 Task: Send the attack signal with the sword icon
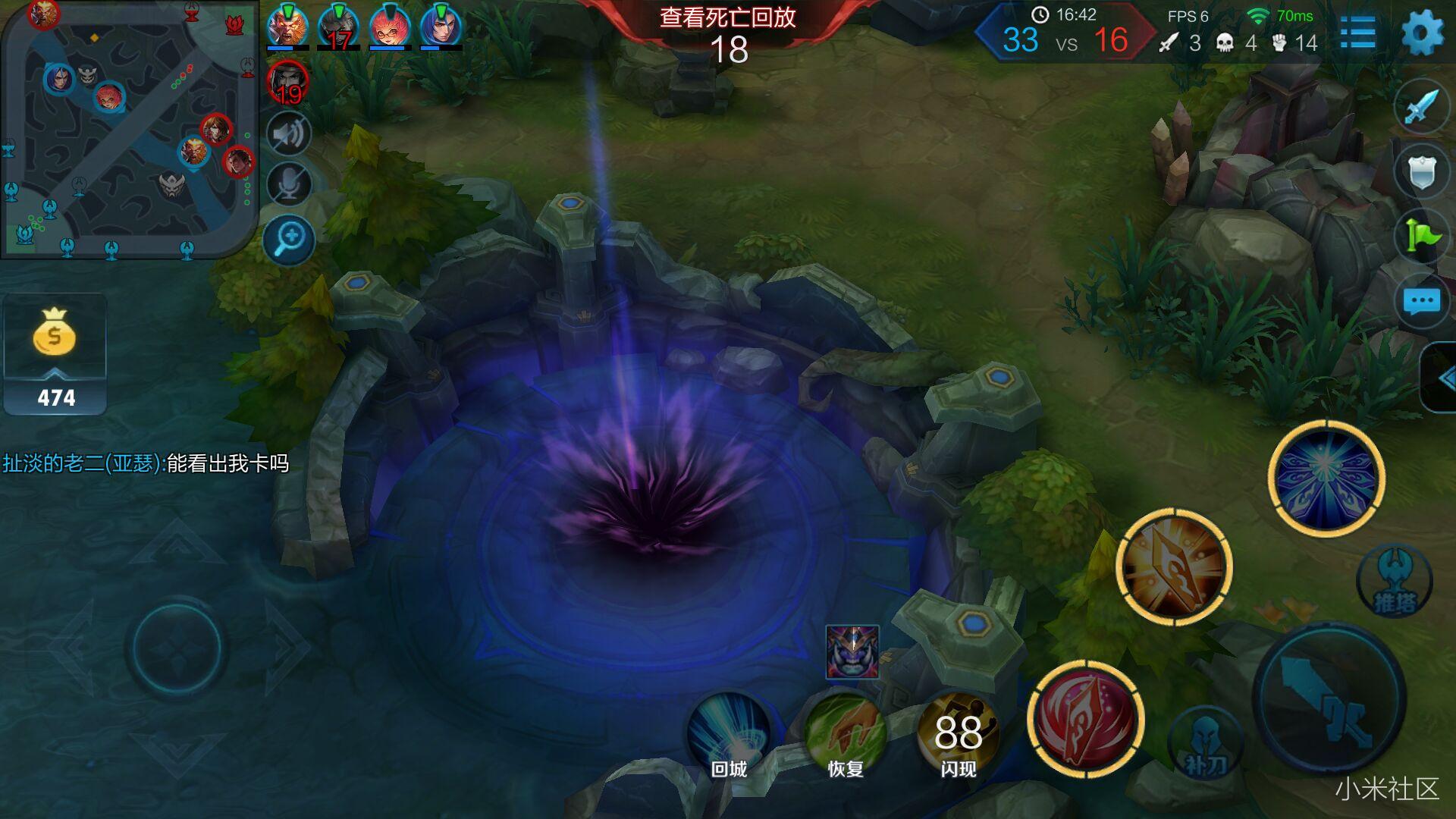1421,107
